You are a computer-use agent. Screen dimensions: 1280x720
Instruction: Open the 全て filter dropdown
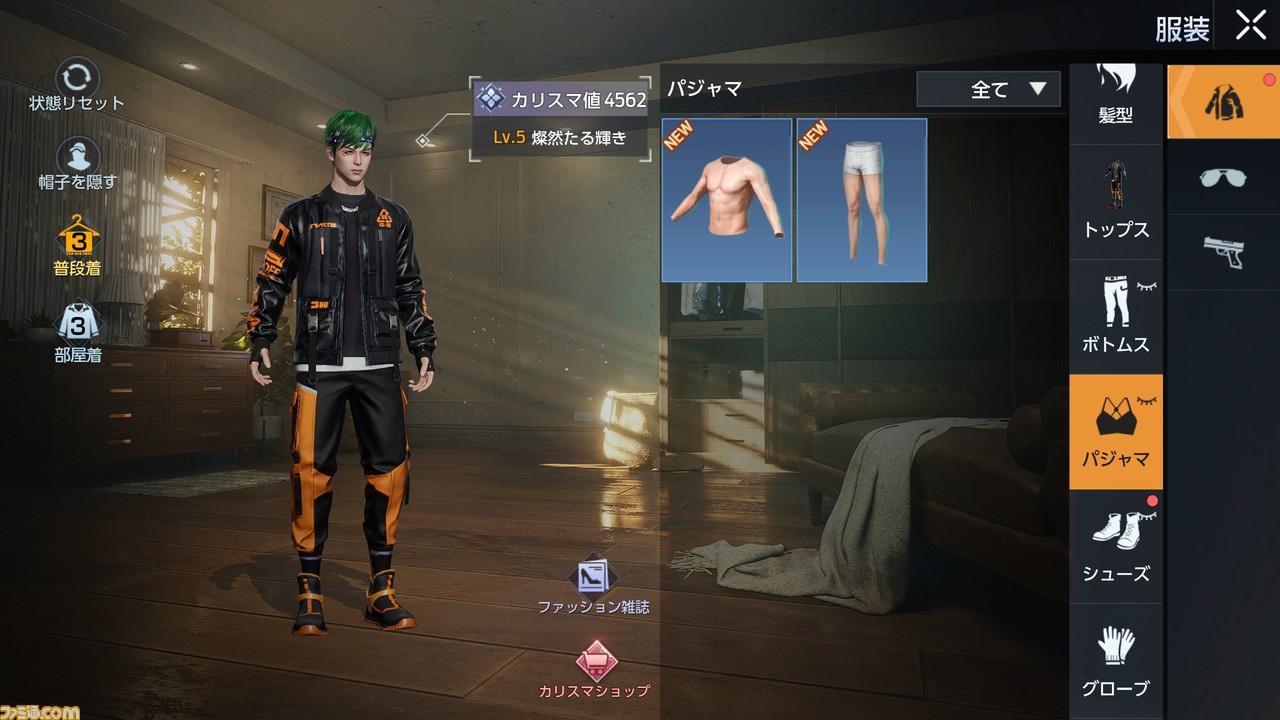pos(988,89)
